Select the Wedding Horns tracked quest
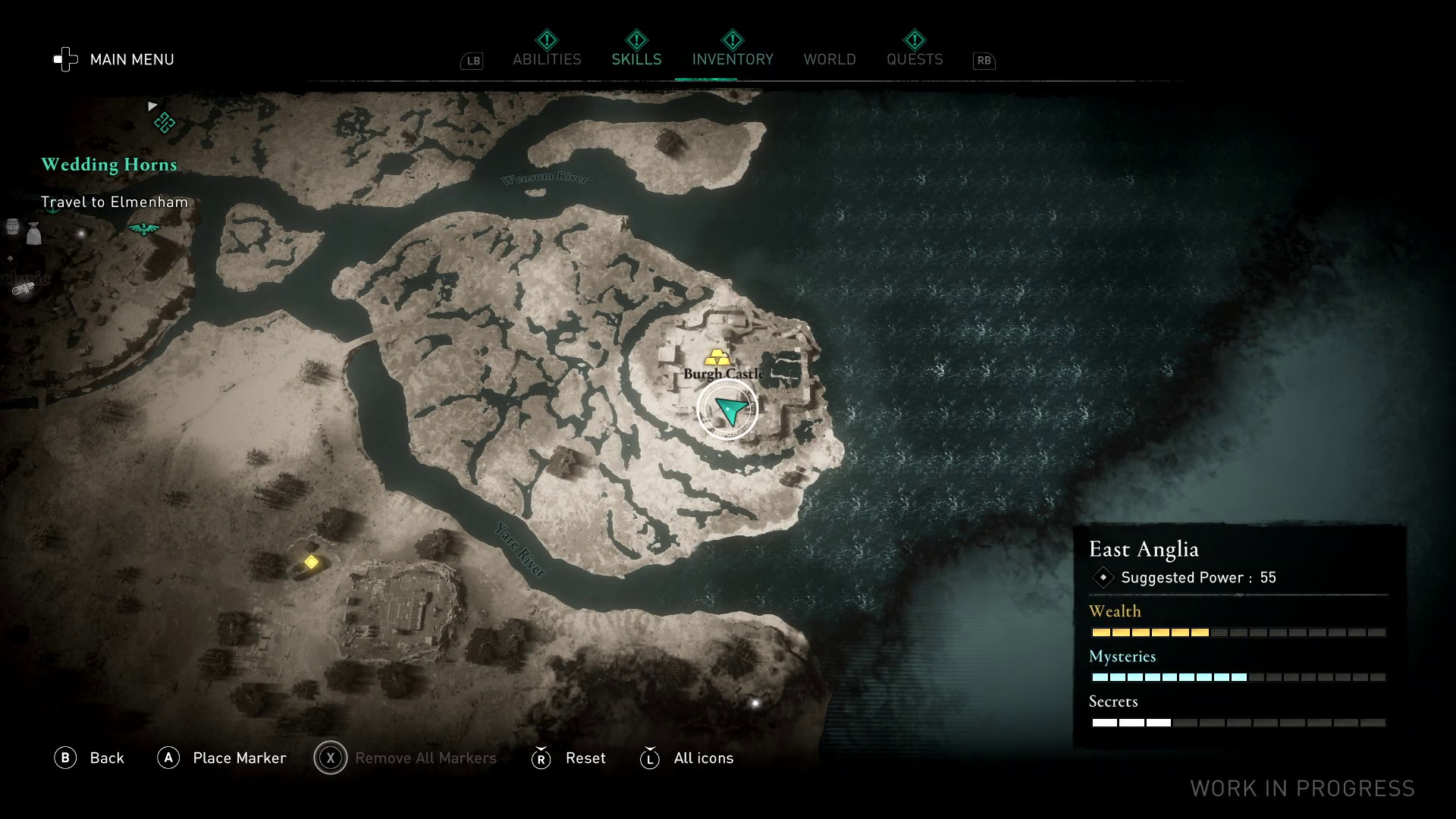 [x=109, y=165]
